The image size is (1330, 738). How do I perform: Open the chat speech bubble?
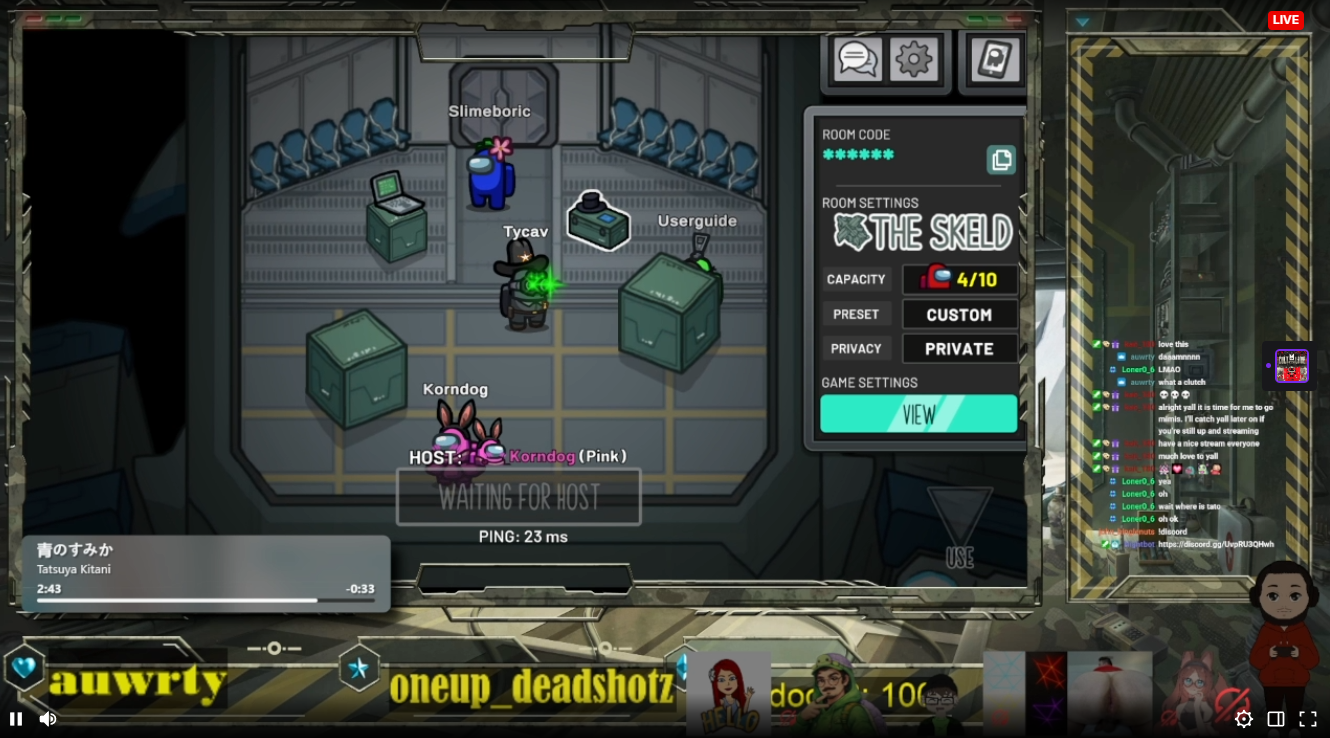(x=857, y=59)
